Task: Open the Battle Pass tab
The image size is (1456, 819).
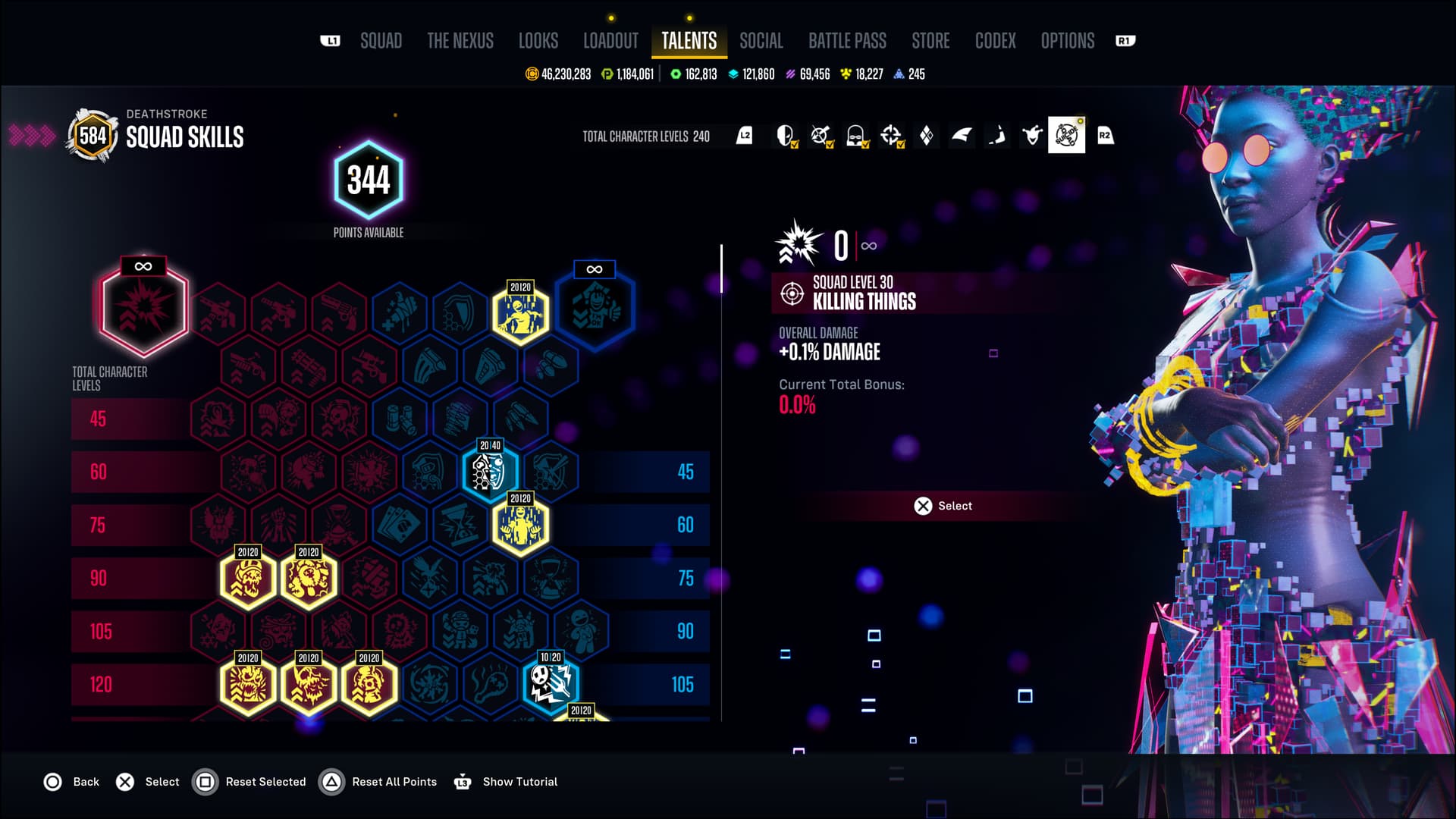Action: tap(847, 41)
